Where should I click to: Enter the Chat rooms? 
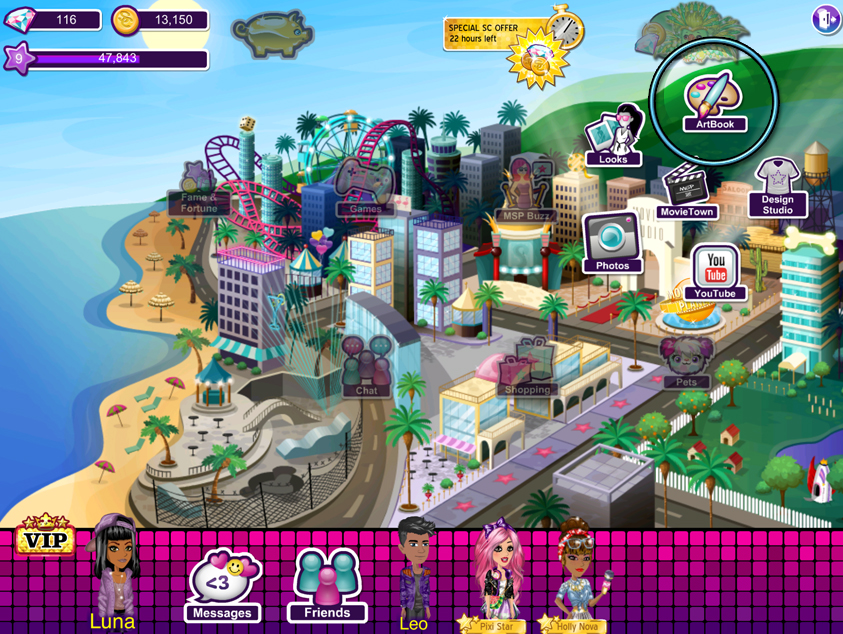point(367,366)
